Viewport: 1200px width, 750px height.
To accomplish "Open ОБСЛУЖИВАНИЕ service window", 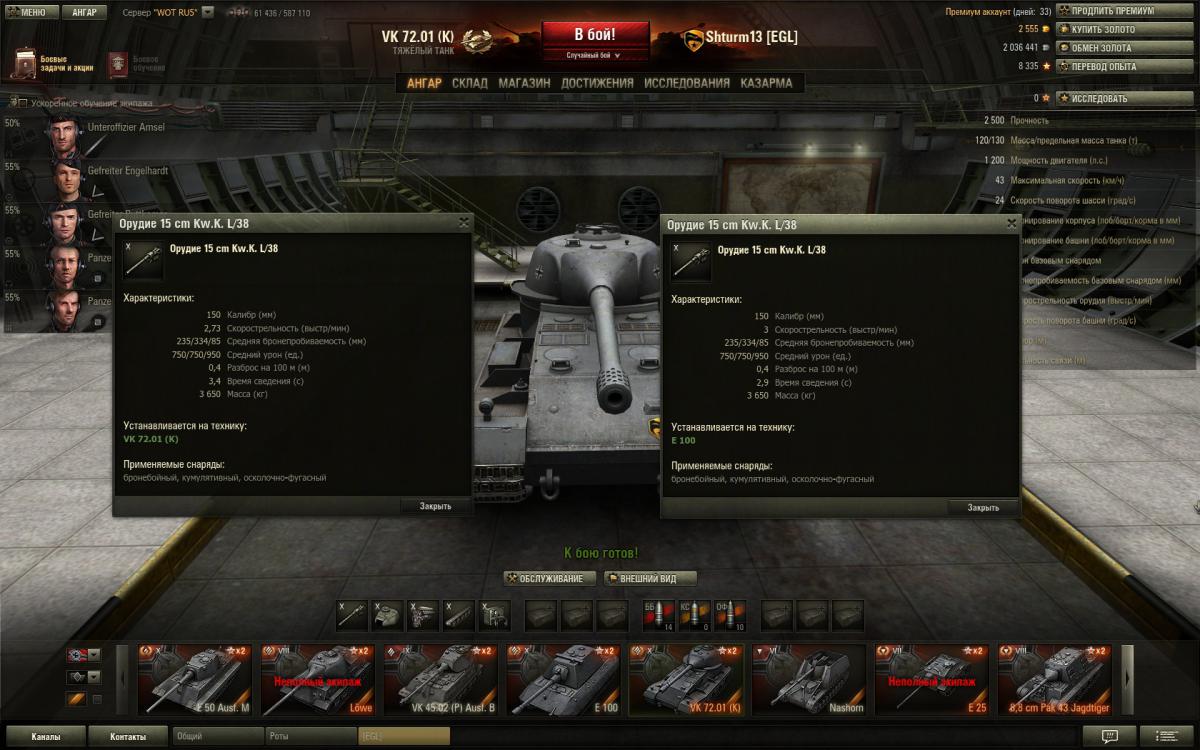I will pos(550,578).
